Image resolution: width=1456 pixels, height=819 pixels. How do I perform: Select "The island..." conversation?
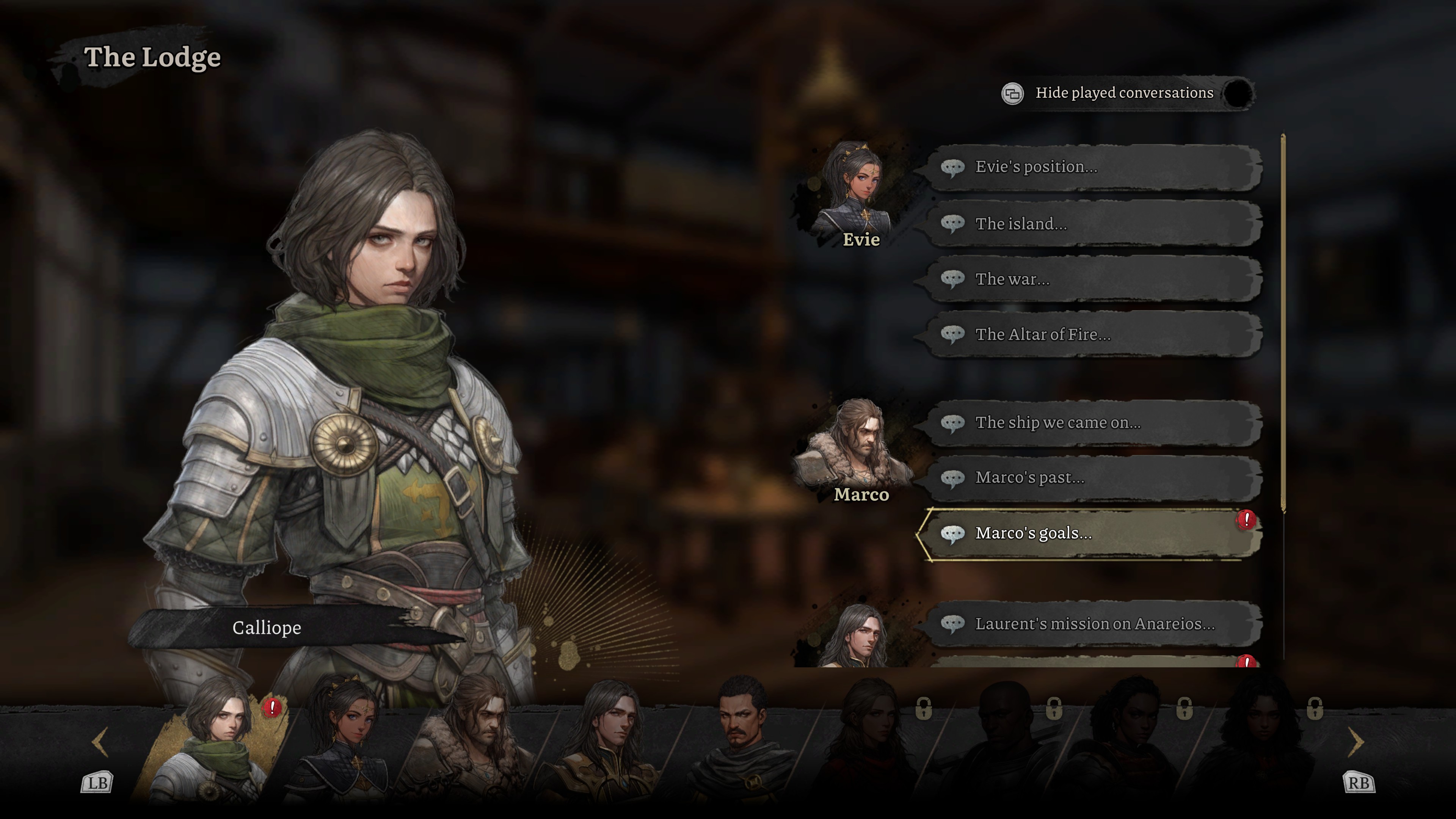click(x=1094, y=224)
